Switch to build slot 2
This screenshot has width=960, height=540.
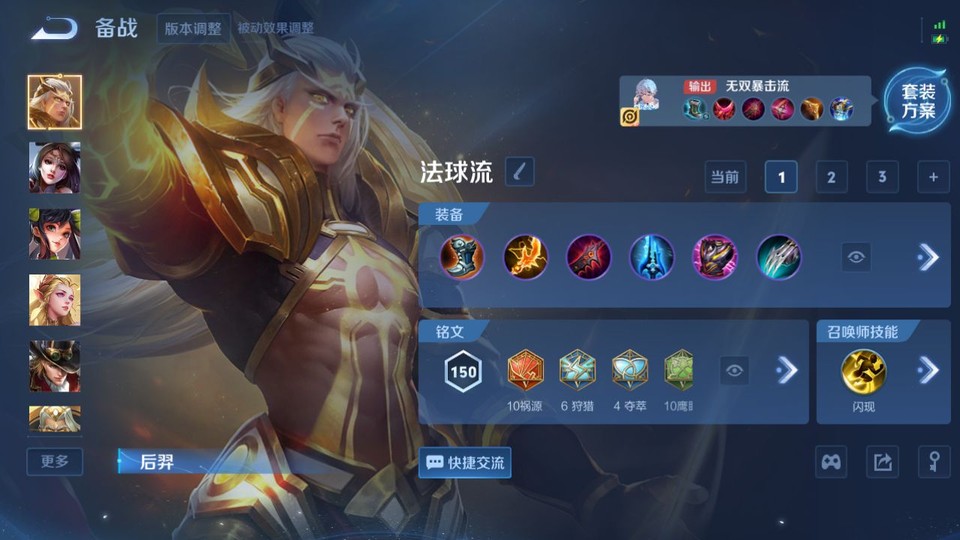(x=831, y=177)
